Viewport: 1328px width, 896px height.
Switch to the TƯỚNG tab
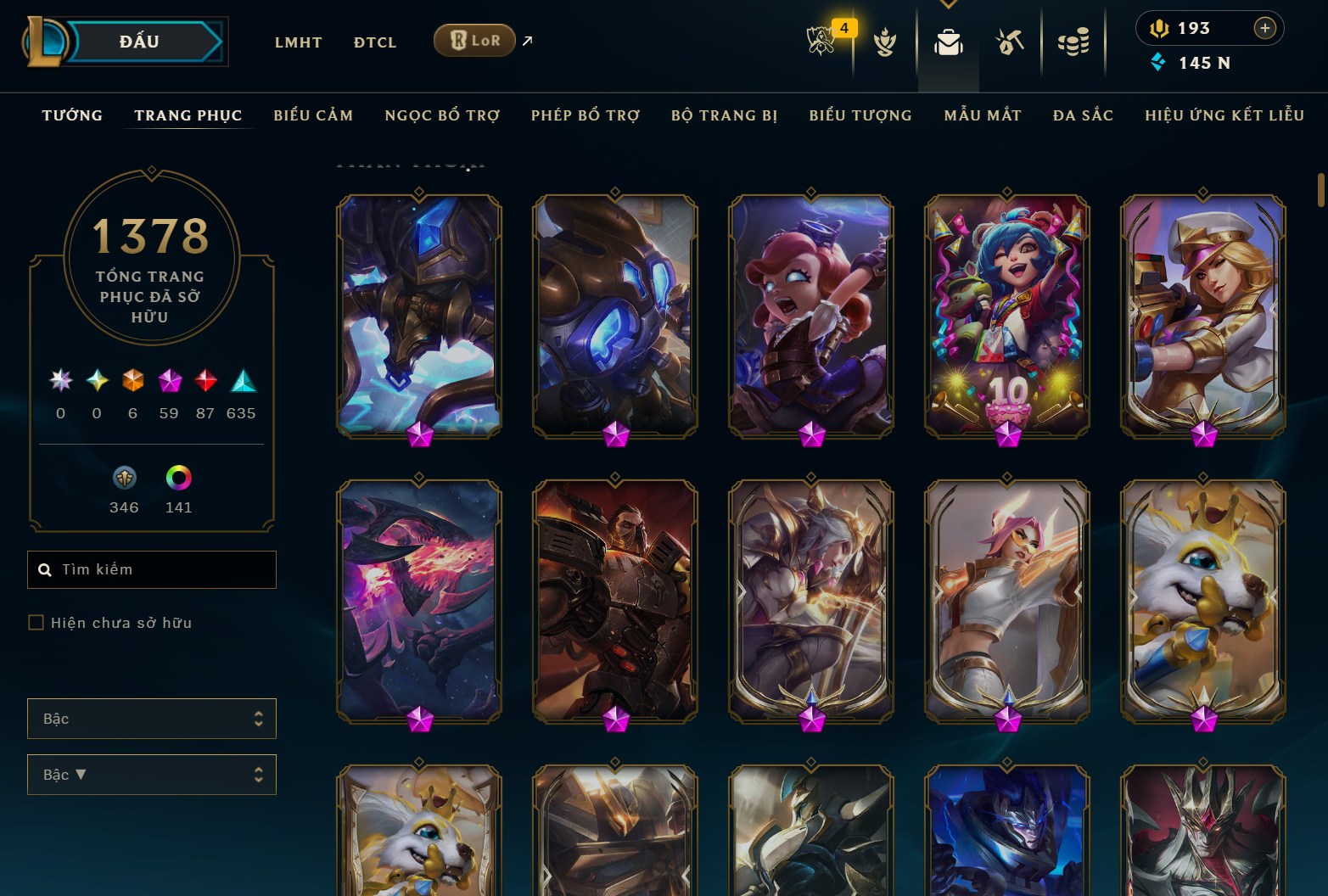pyautogui.click(x=71, y=115)
